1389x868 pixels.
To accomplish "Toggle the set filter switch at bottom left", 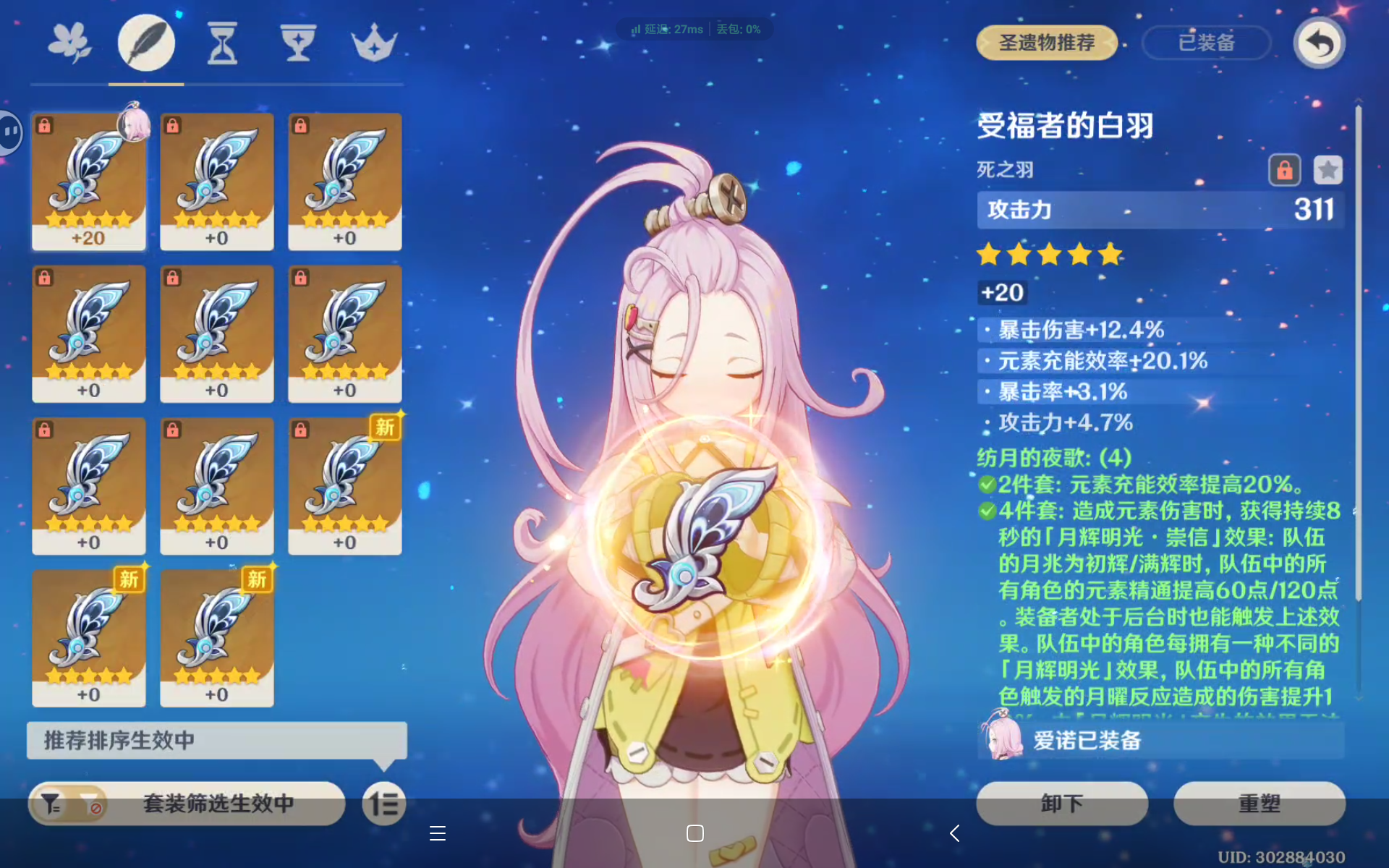I will (x=69, y=804).
